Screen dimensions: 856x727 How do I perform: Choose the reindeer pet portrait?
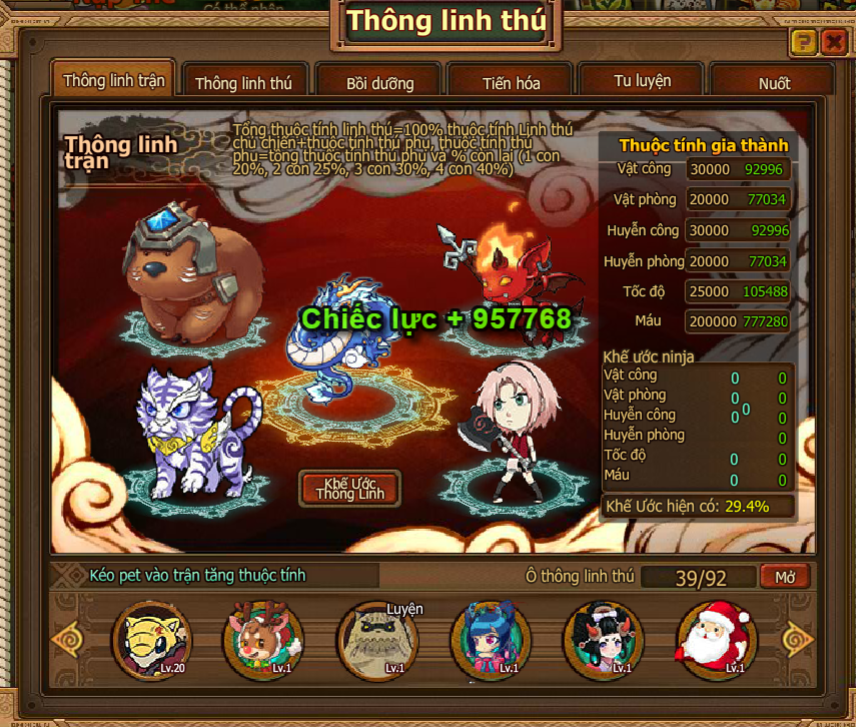pyautogui.click(x=264, y=639)
